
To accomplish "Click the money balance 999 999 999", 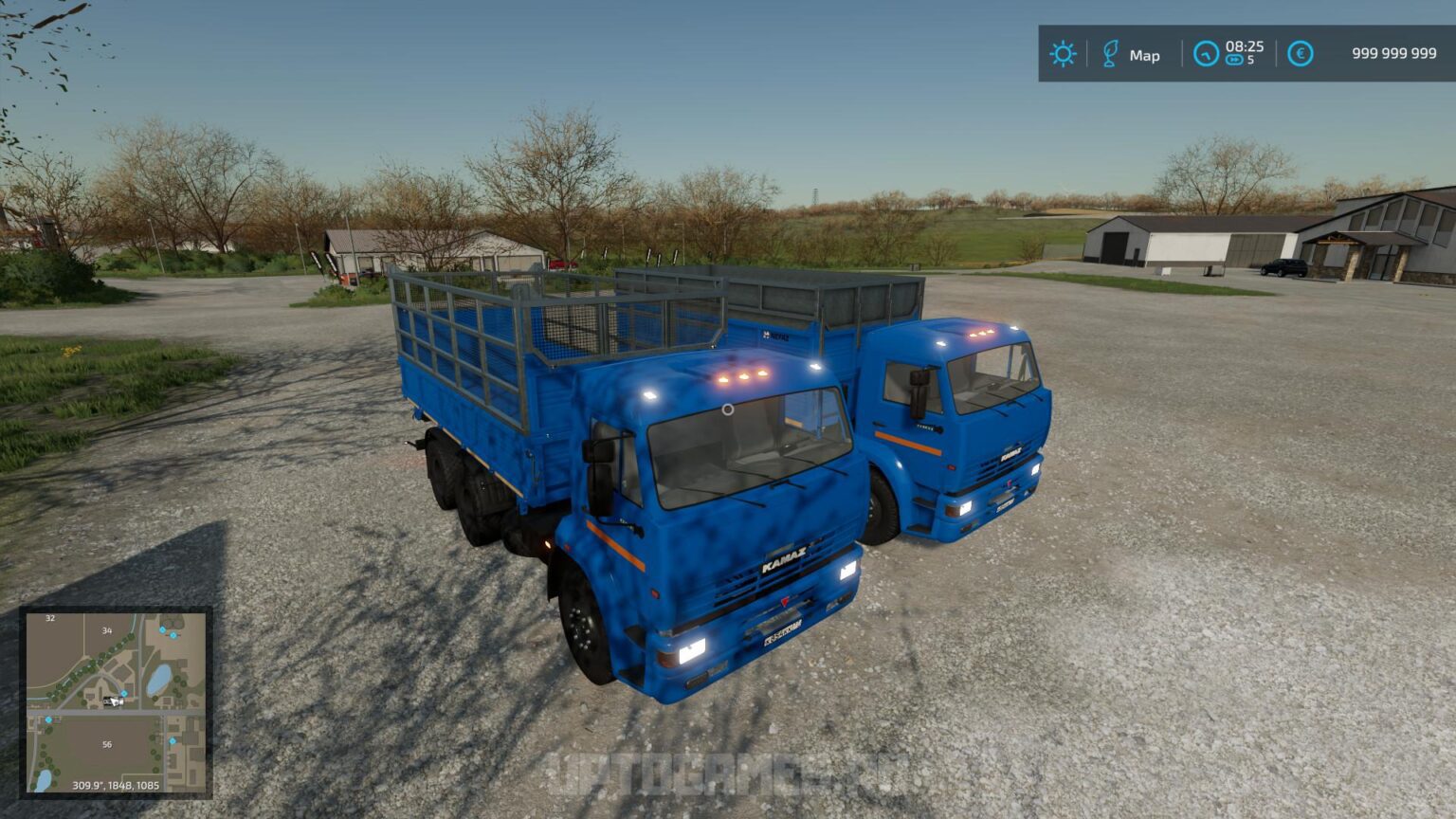I will tap(1393, 53).
